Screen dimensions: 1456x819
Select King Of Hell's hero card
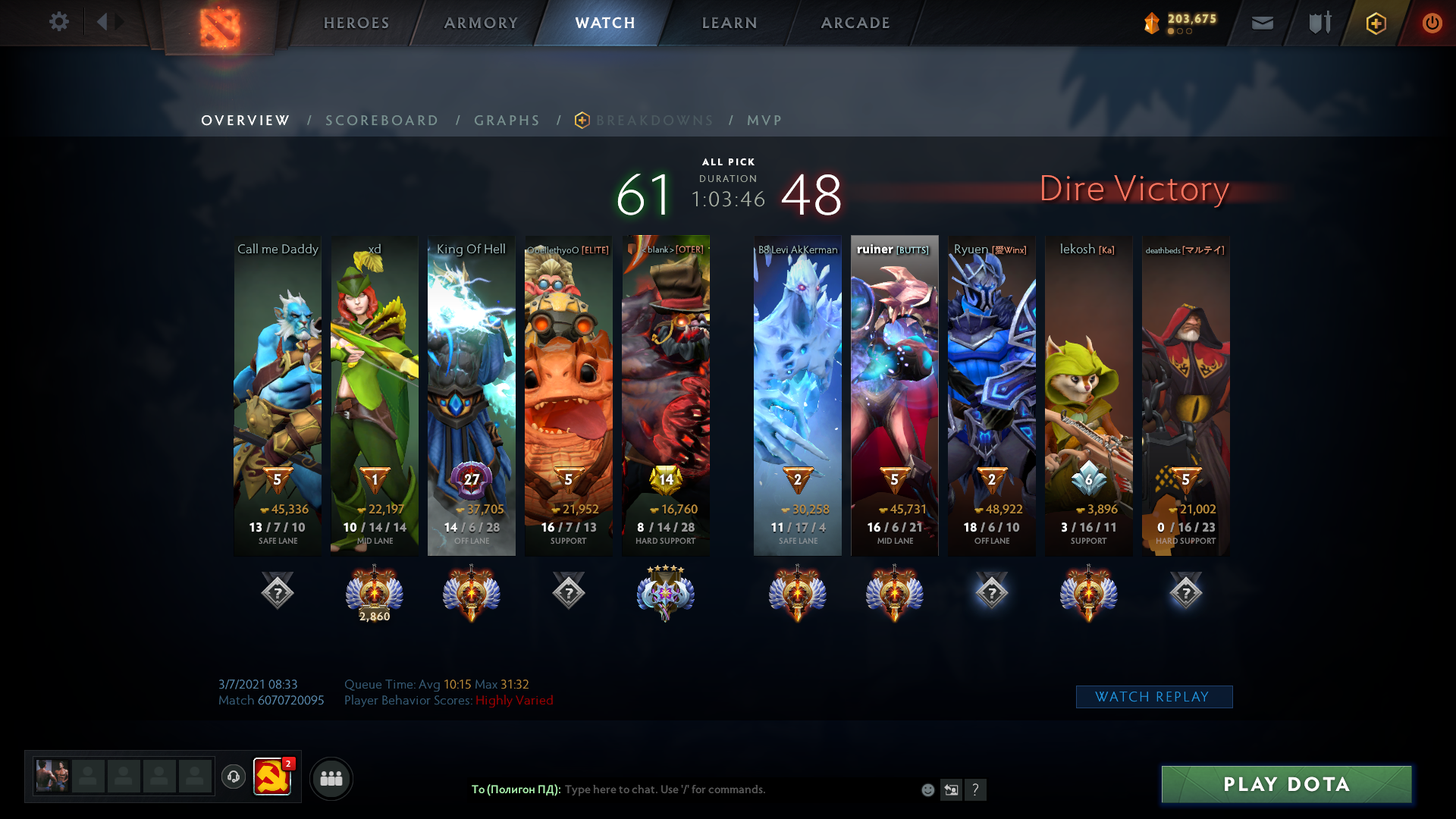coord(471,394)
